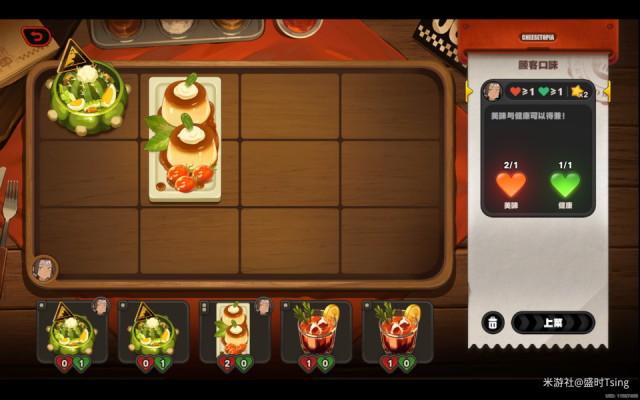Serve the dishes with the 上菜 button
This screenshot has height=400, width=640.
point(552,322)
